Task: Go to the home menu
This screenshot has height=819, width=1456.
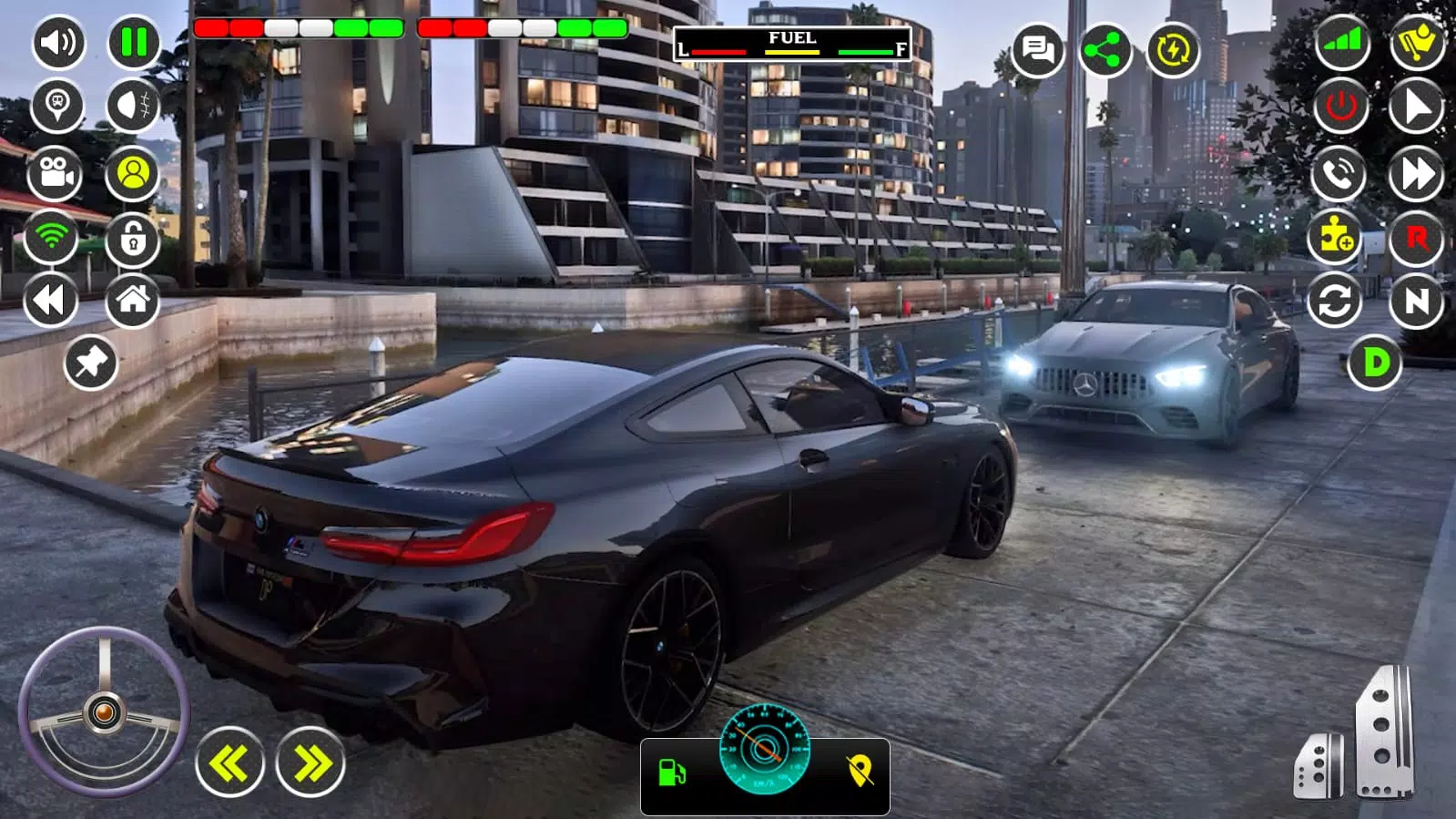Action: coord(133,300)
